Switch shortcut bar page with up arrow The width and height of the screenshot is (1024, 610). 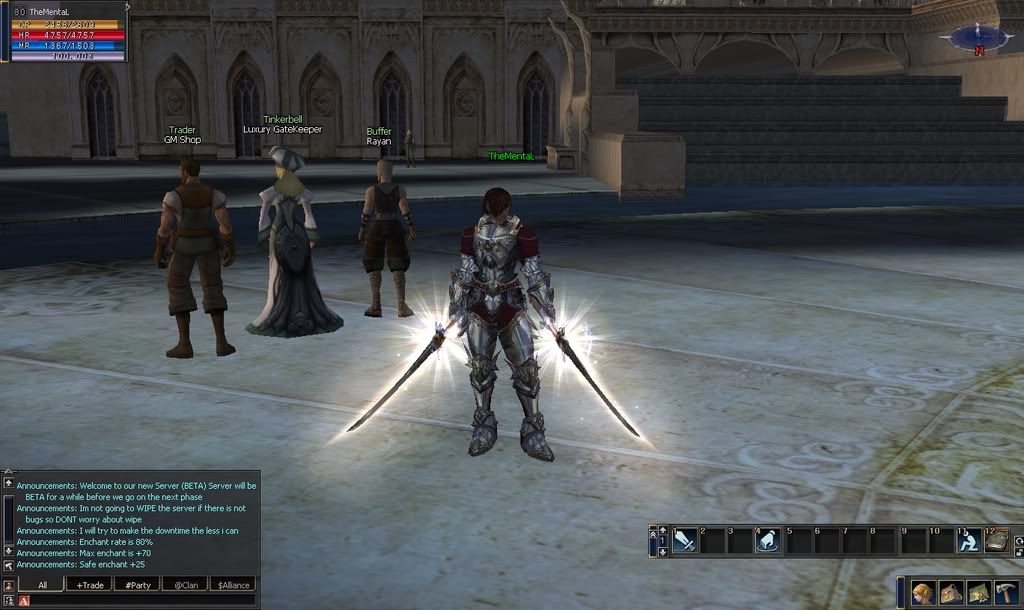[662, 530]
